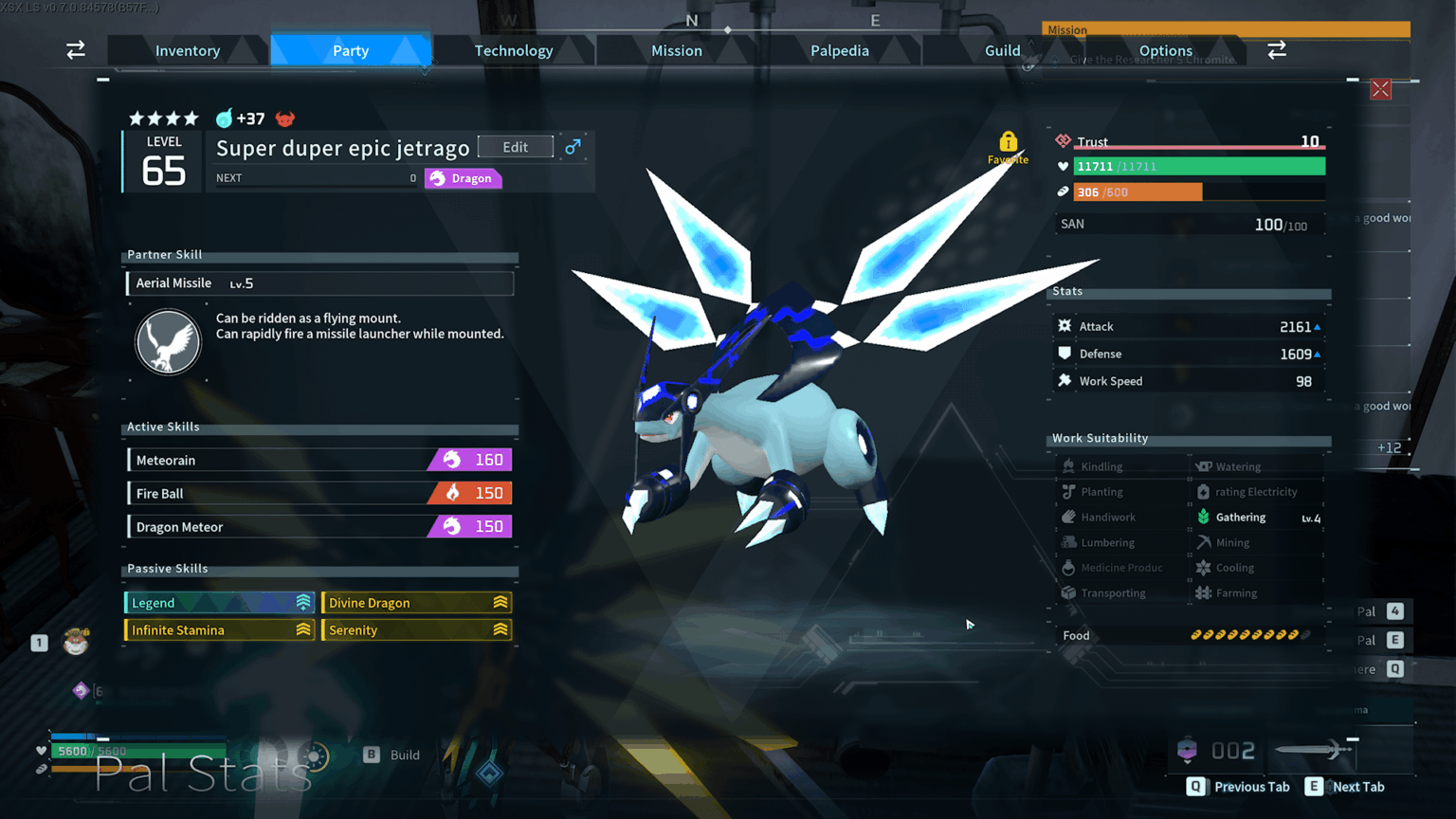Click the Legend passive skill
Image resolution: width=1456 pixels, height=819 pixels.
(220, 603)
